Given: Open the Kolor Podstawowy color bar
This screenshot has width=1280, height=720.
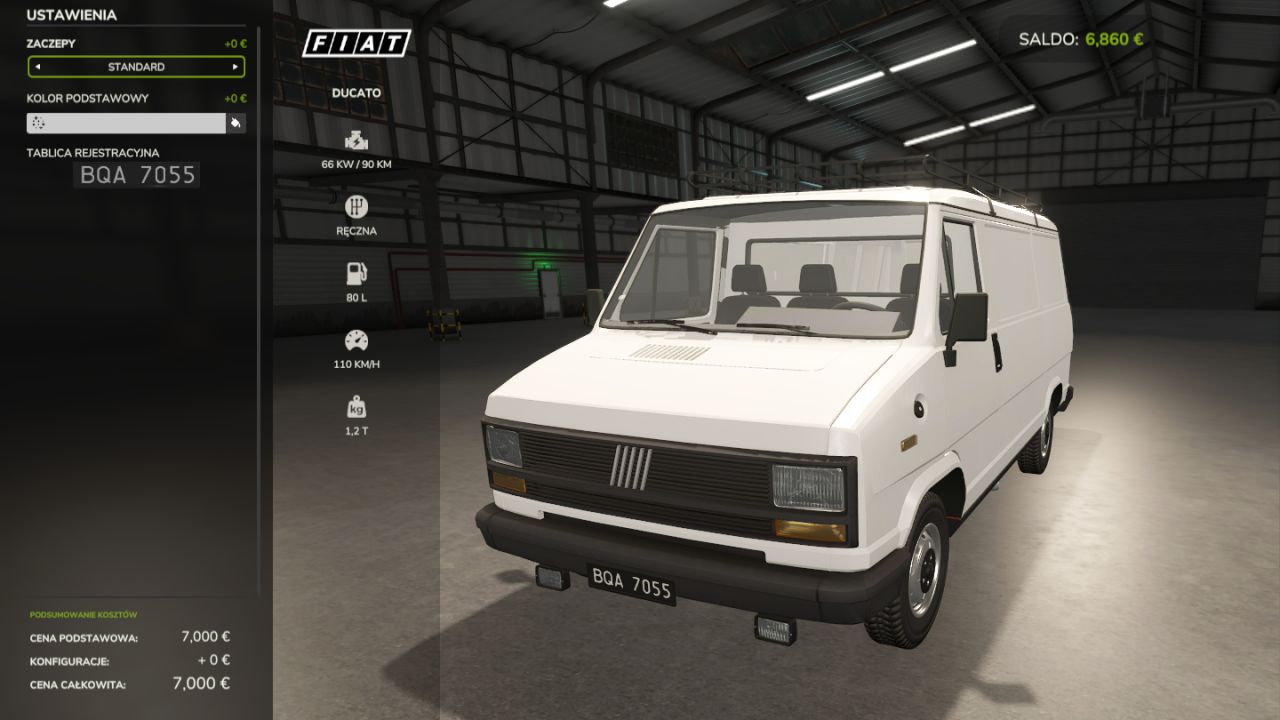Looking at the screenshot, I should tap(126, 123).
